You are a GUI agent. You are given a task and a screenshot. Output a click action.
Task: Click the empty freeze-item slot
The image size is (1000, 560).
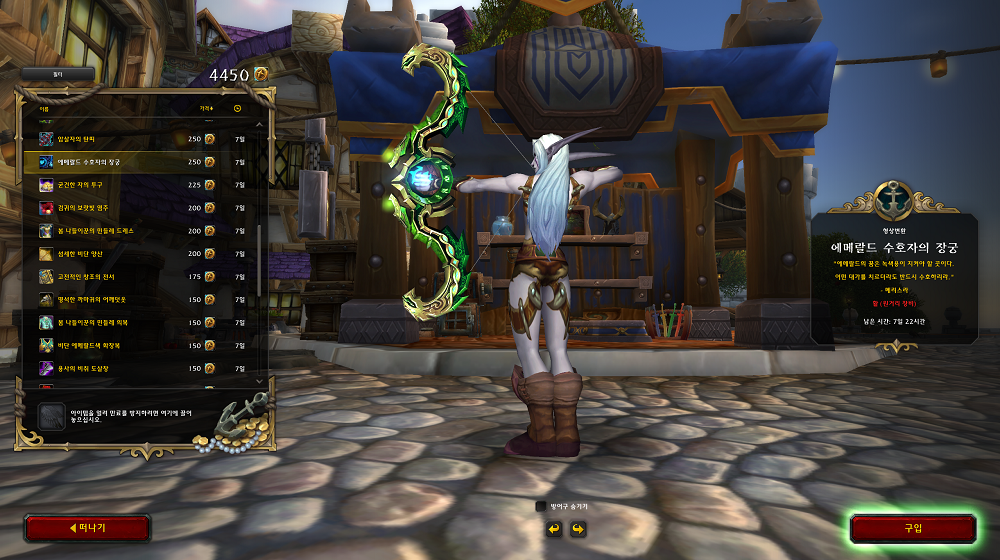(51, 416)
